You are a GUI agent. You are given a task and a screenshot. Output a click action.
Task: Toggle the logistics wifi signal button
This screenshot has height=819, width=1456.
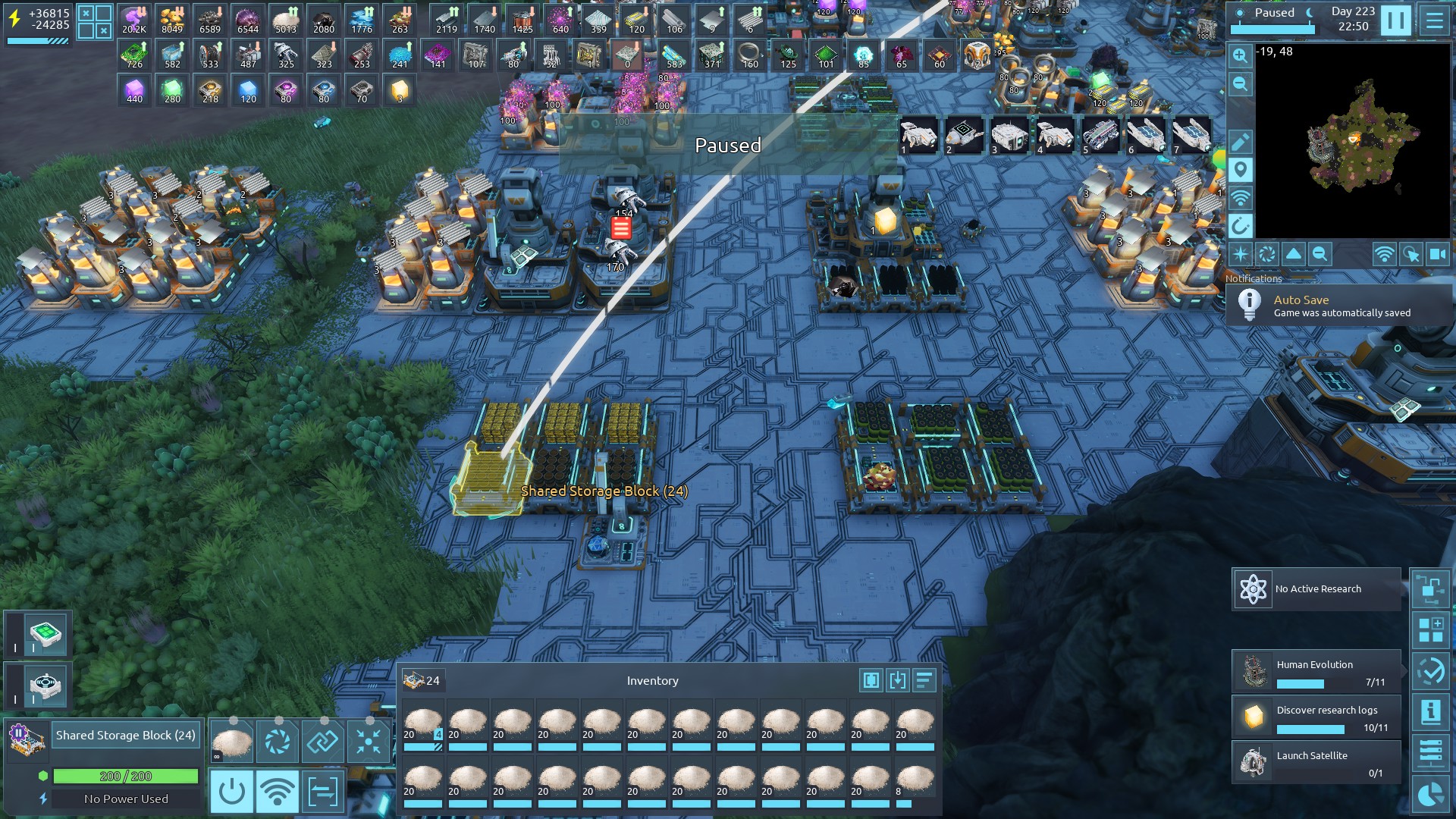pyautogui.click(x=278, y=792)
